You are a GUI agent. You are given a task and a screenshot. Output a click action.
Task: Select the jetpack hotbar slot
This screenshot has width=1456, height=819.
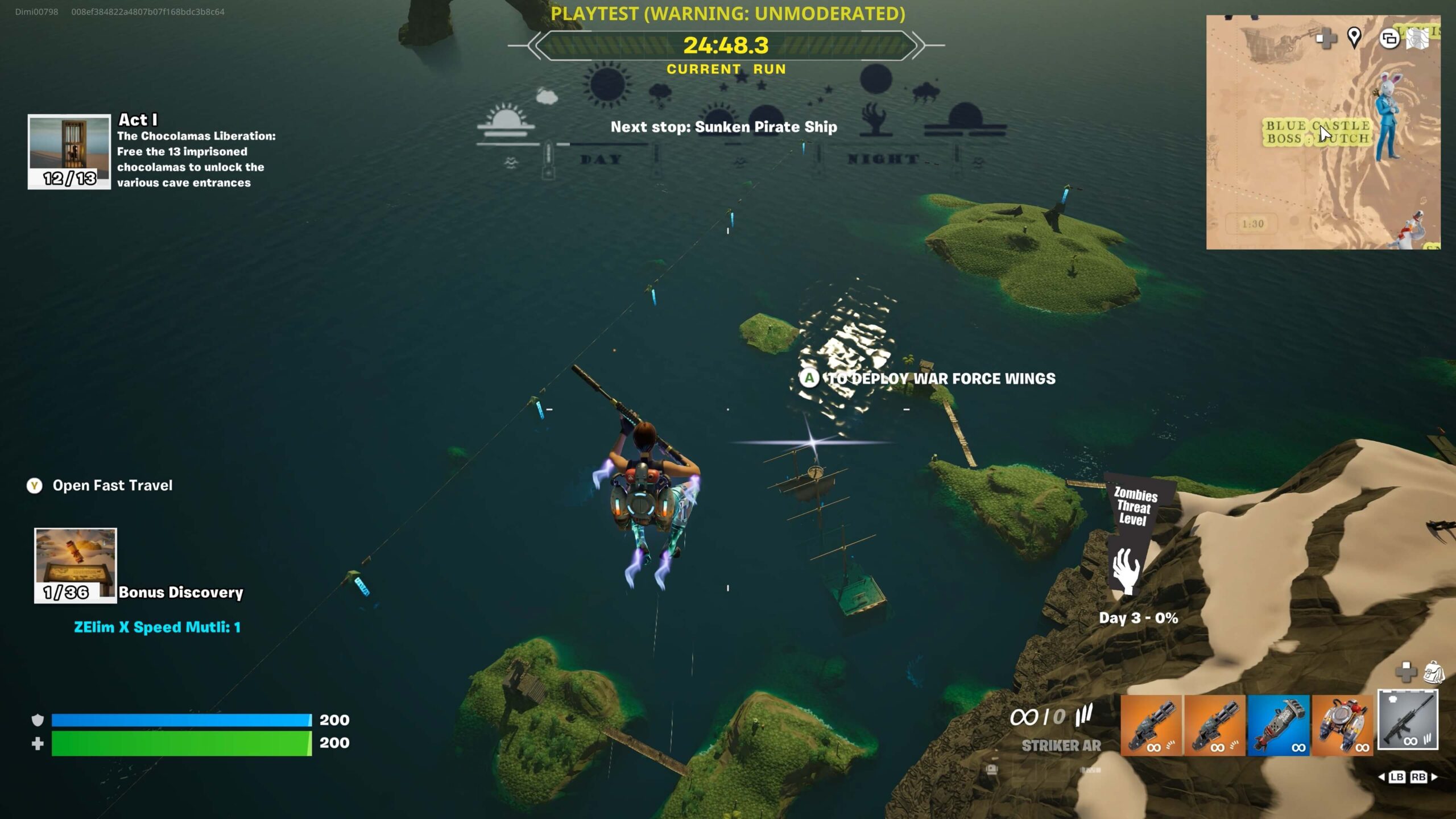(1342, 725)
